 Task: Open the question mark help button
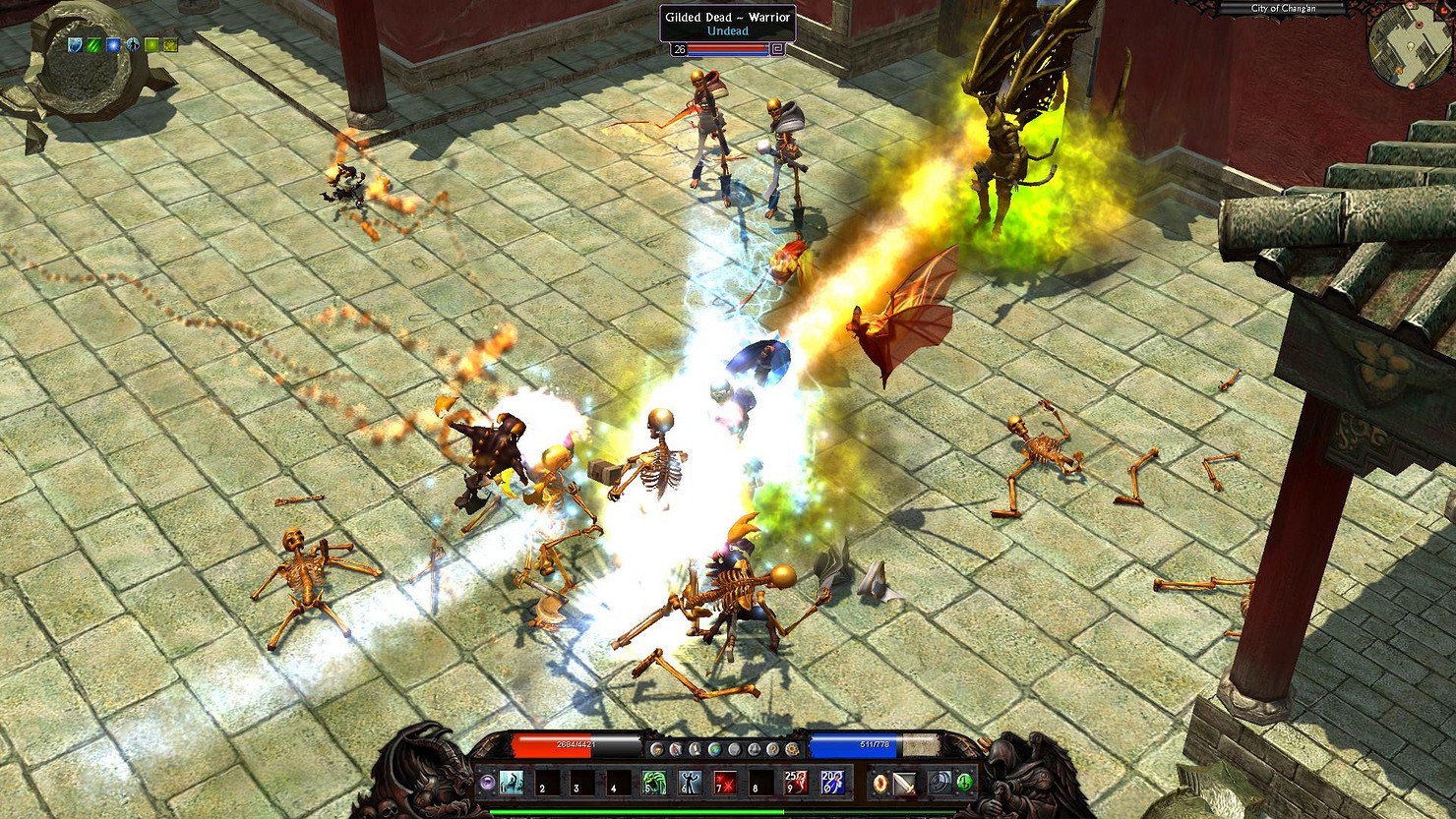point(772,749)
